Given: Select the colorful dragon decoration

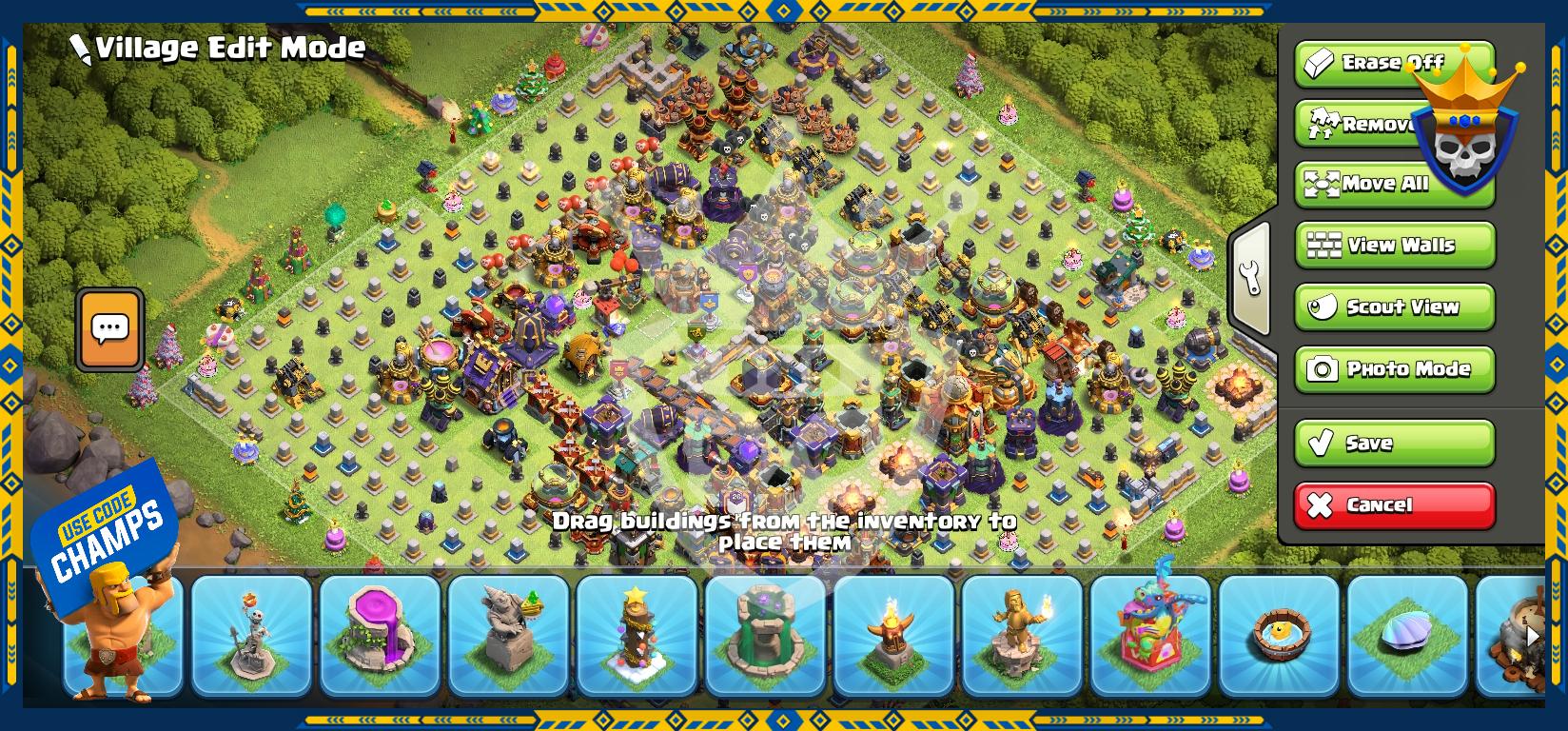Looking at the screenshot, I should coord(1151,634).
